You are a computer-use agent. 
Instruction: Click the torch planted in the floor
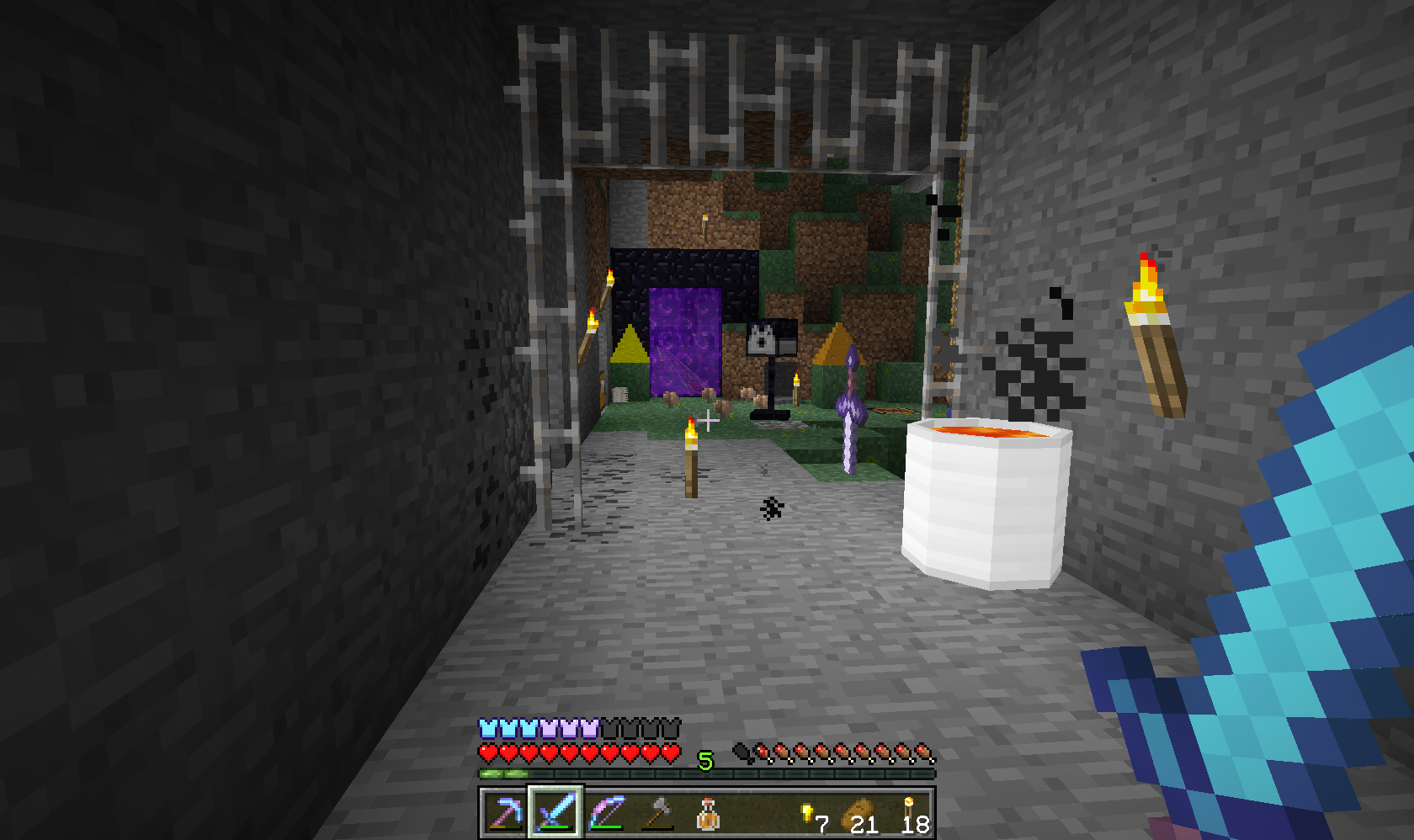pos(690,459)
